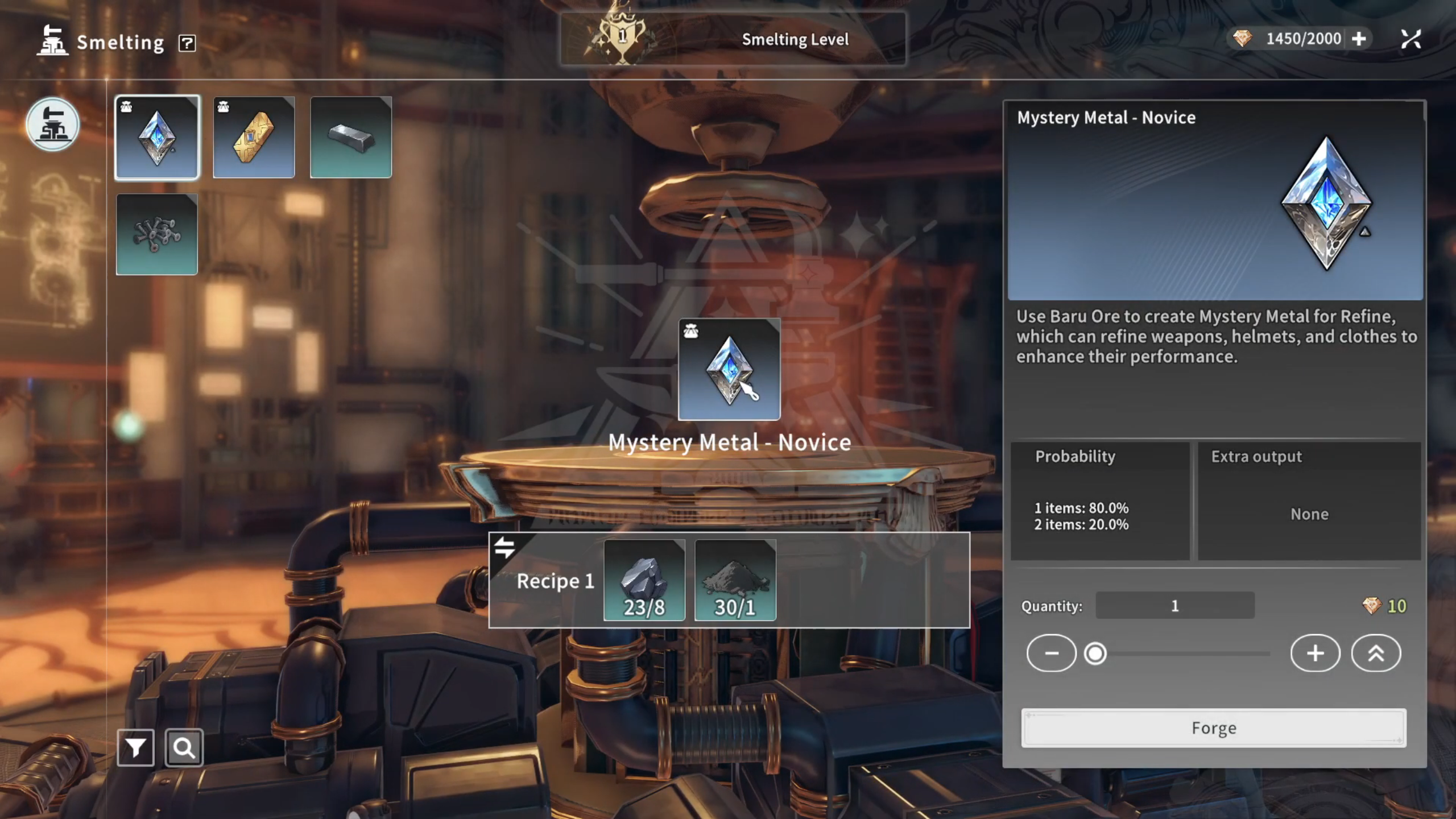Click the ore dust ingredient showing 30/1

[x=735, y=580]
